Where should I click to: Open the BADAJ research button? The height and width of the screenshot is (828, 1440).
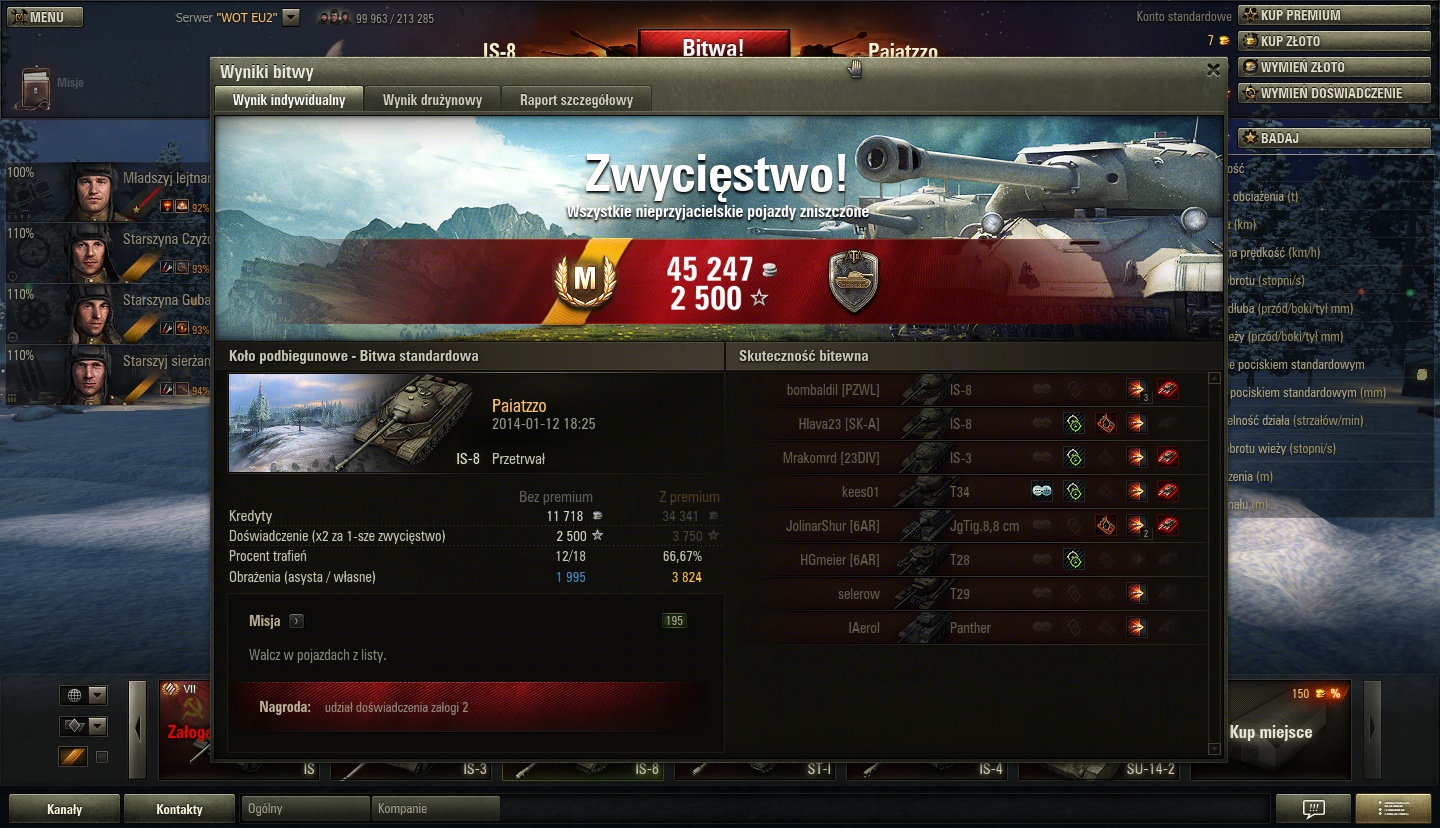click(1334, 138)
